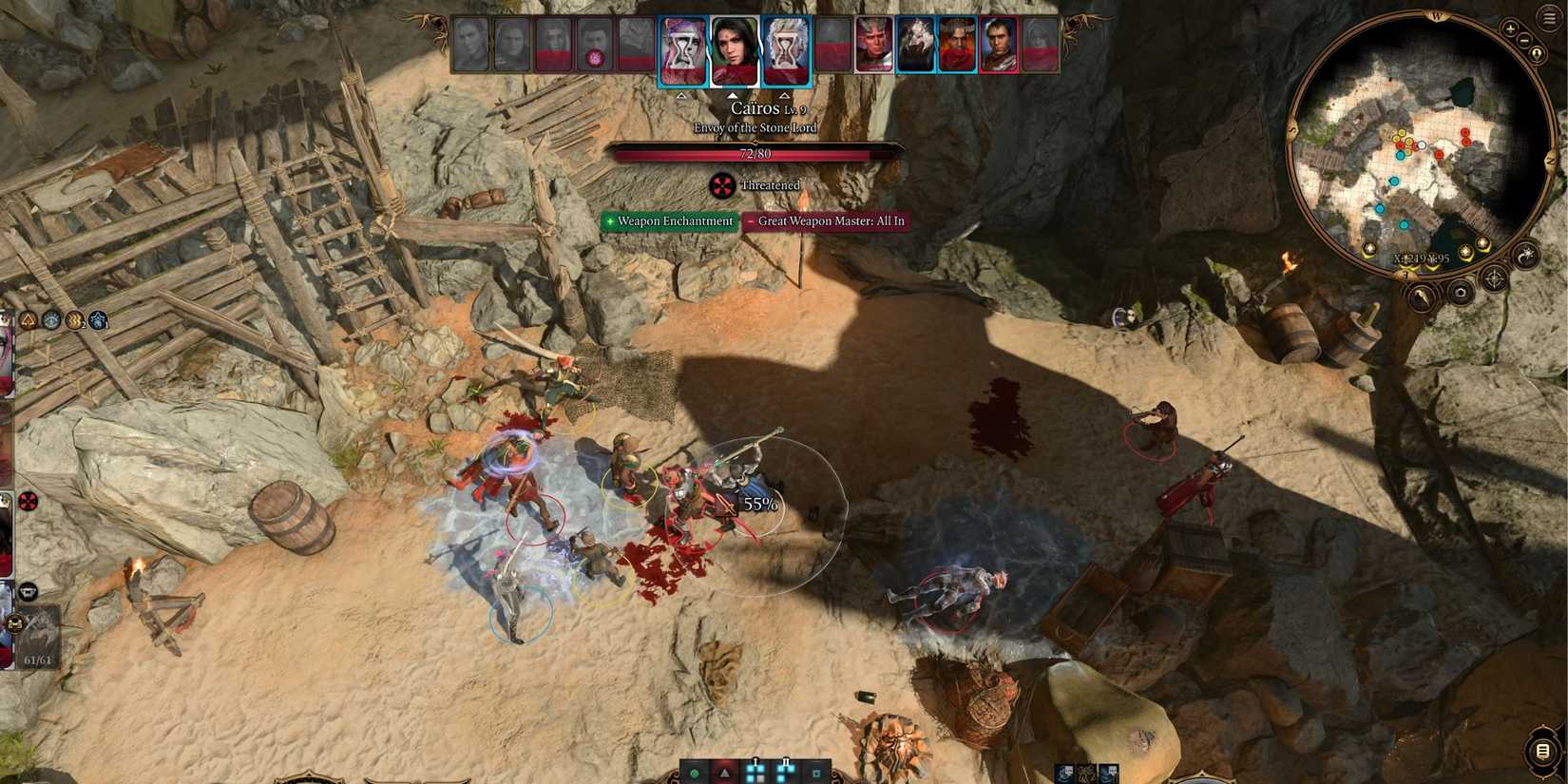This screenshot has width=1568, height=784.
Task: Click the Great Weapon Master: All In button
Action: tap(829, 220)
